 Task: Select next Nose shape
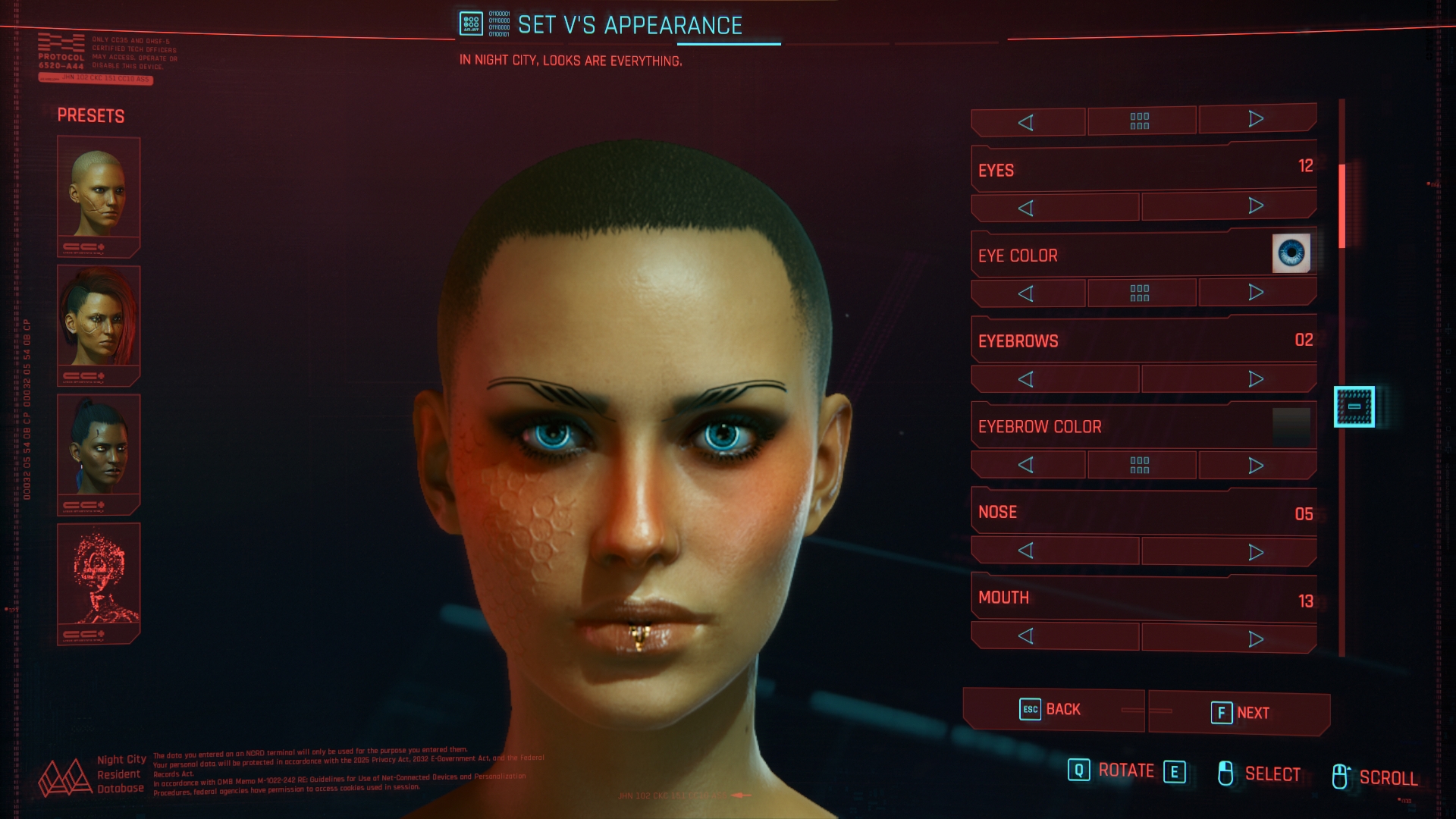(x=1256, y=551)
